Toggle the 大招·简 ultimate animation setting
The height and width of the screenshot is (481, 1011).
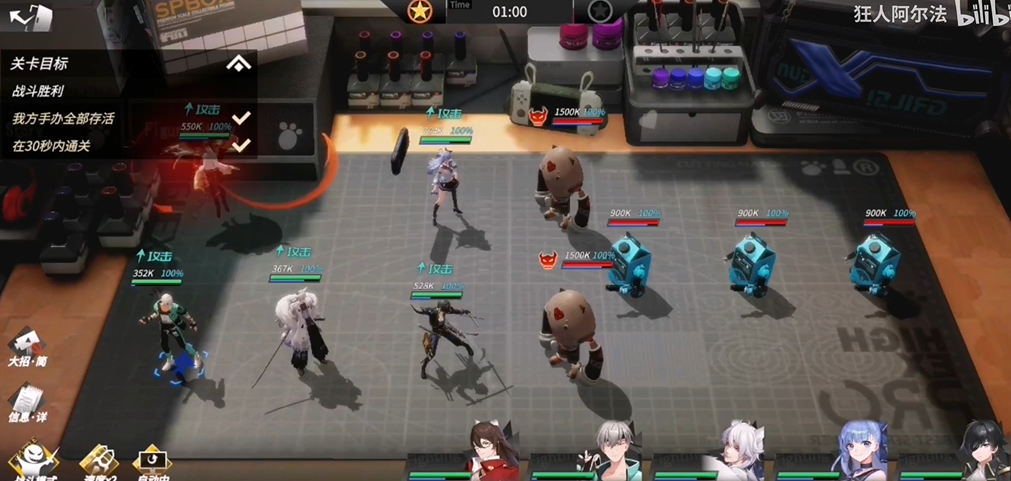tap(27, 345)
